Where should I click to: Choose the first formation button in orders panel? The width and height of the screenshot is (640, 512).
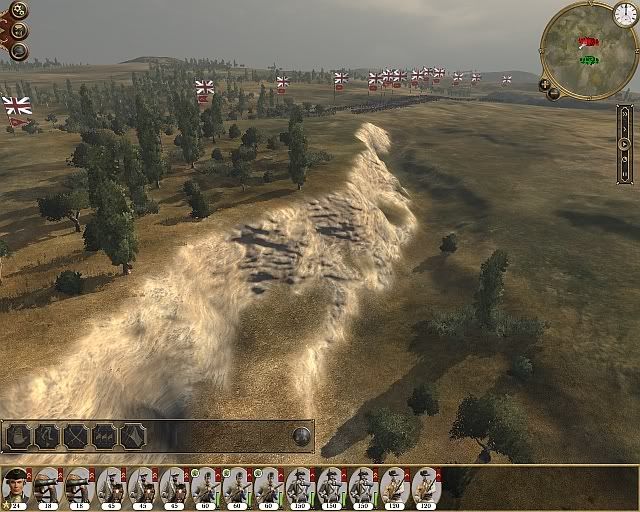tap(18, 436)
